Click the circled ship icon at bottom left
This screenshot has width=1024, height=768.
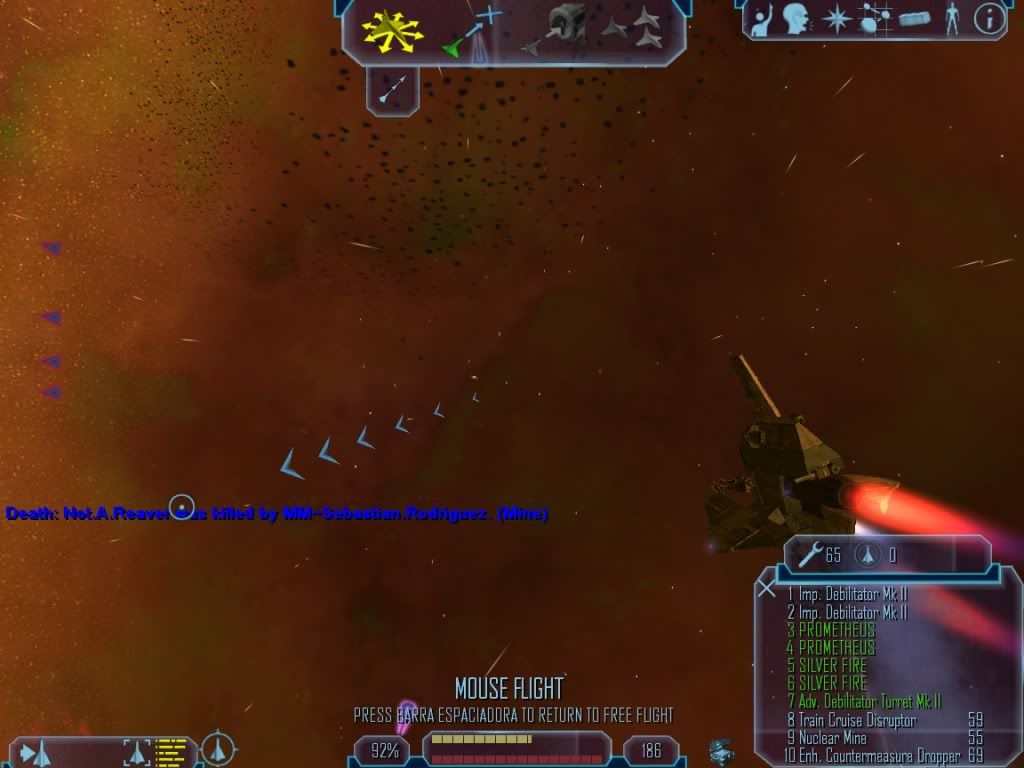218,748
